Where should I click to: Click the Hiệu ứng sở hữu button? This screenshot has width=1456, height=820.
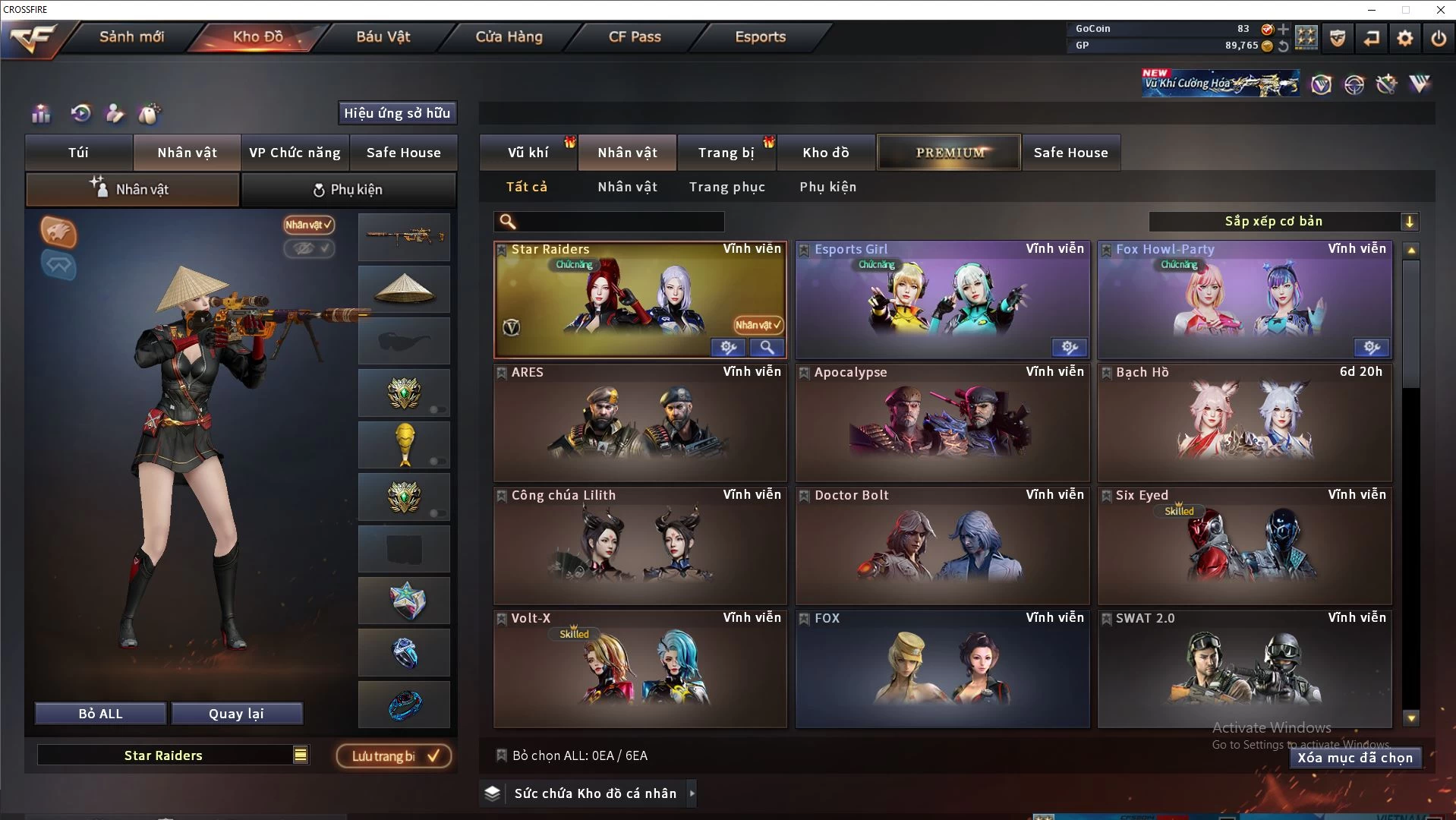coord(397,113)
